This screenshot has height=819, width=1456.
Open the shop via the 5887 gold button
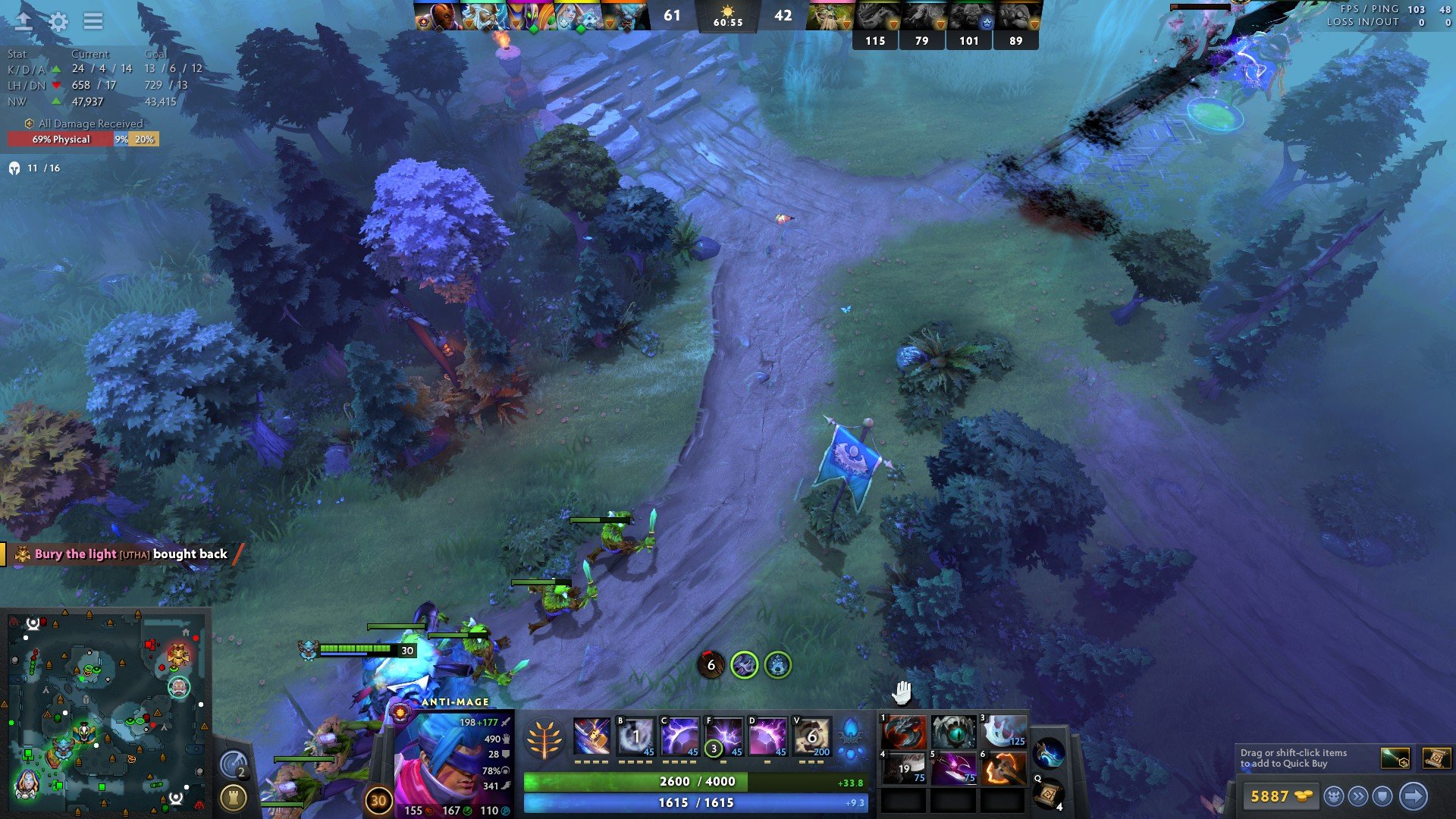(1280, 796)
